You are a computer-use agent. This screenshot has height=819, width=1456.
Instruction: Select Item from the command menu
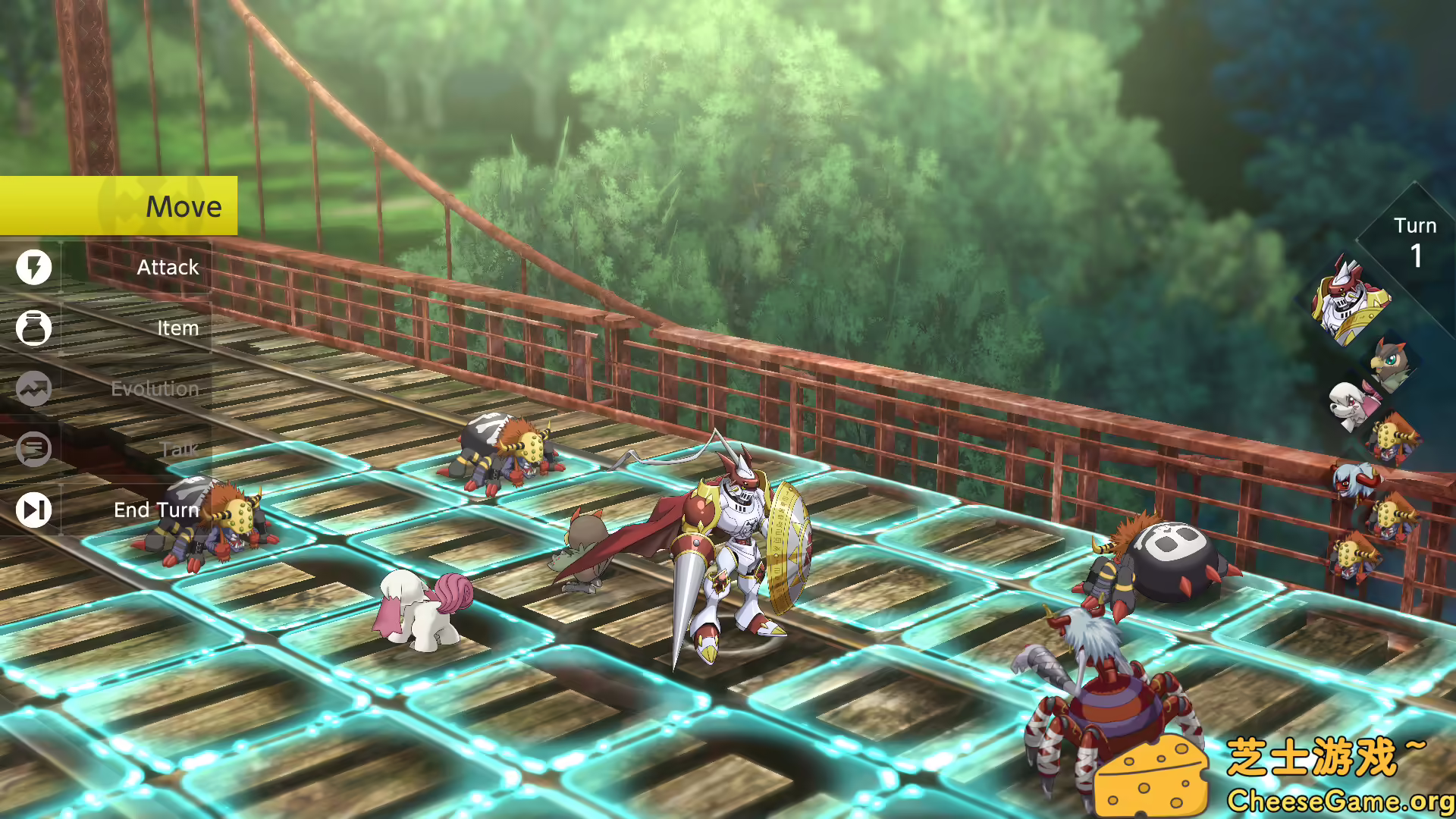(177, 328)
